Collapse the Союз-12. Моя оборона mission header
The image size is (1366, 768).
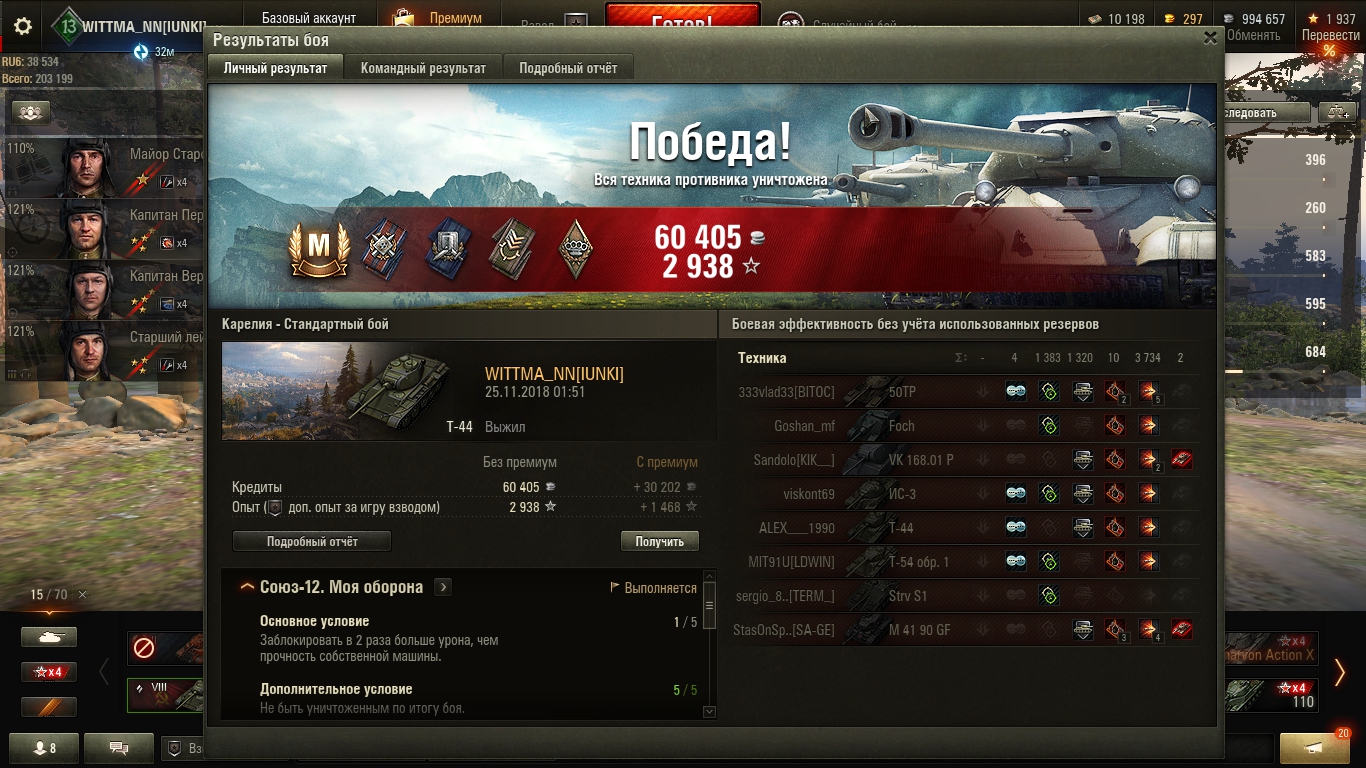[x=247, y=588]
